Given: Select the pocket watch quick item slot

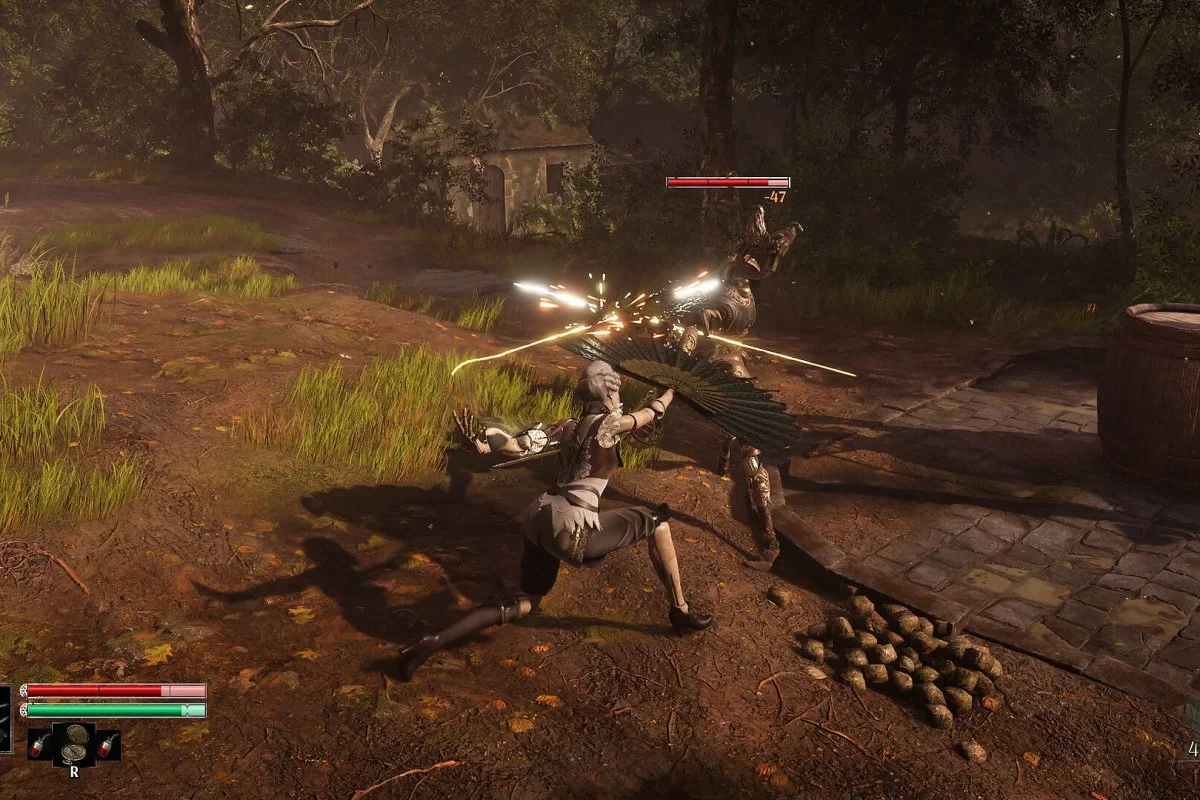Looking at the screenshot, I should coord(74,745).
